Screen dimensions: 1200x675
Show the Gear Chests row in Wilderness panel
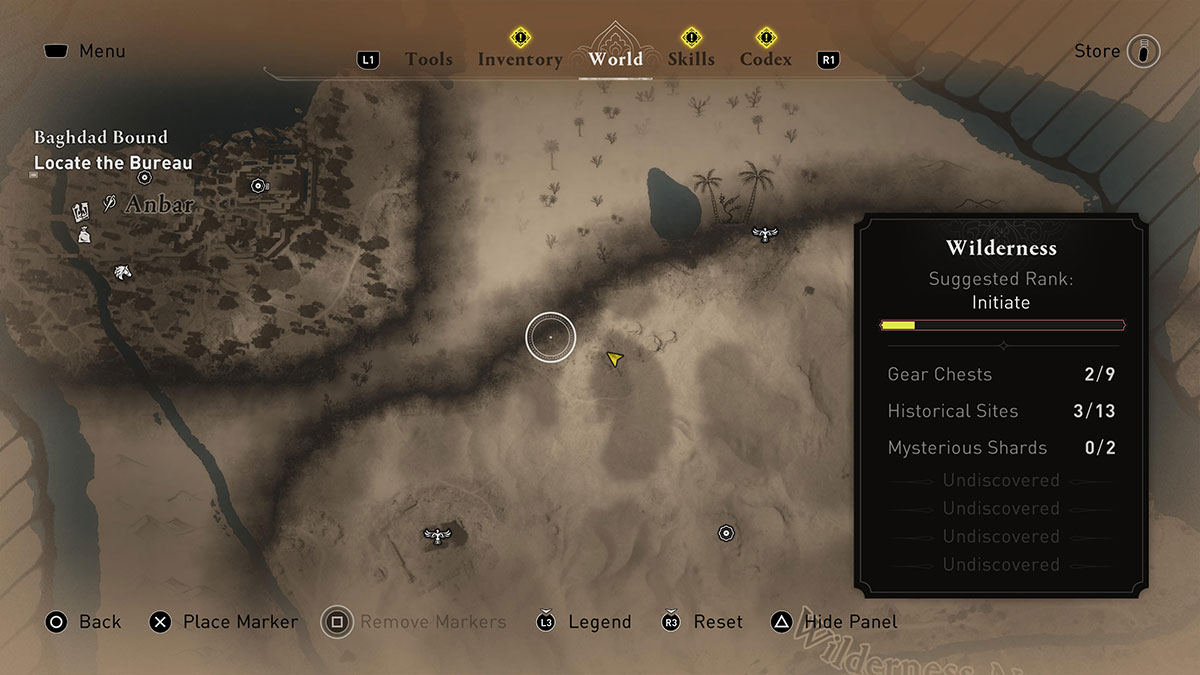pos(1001,375)
